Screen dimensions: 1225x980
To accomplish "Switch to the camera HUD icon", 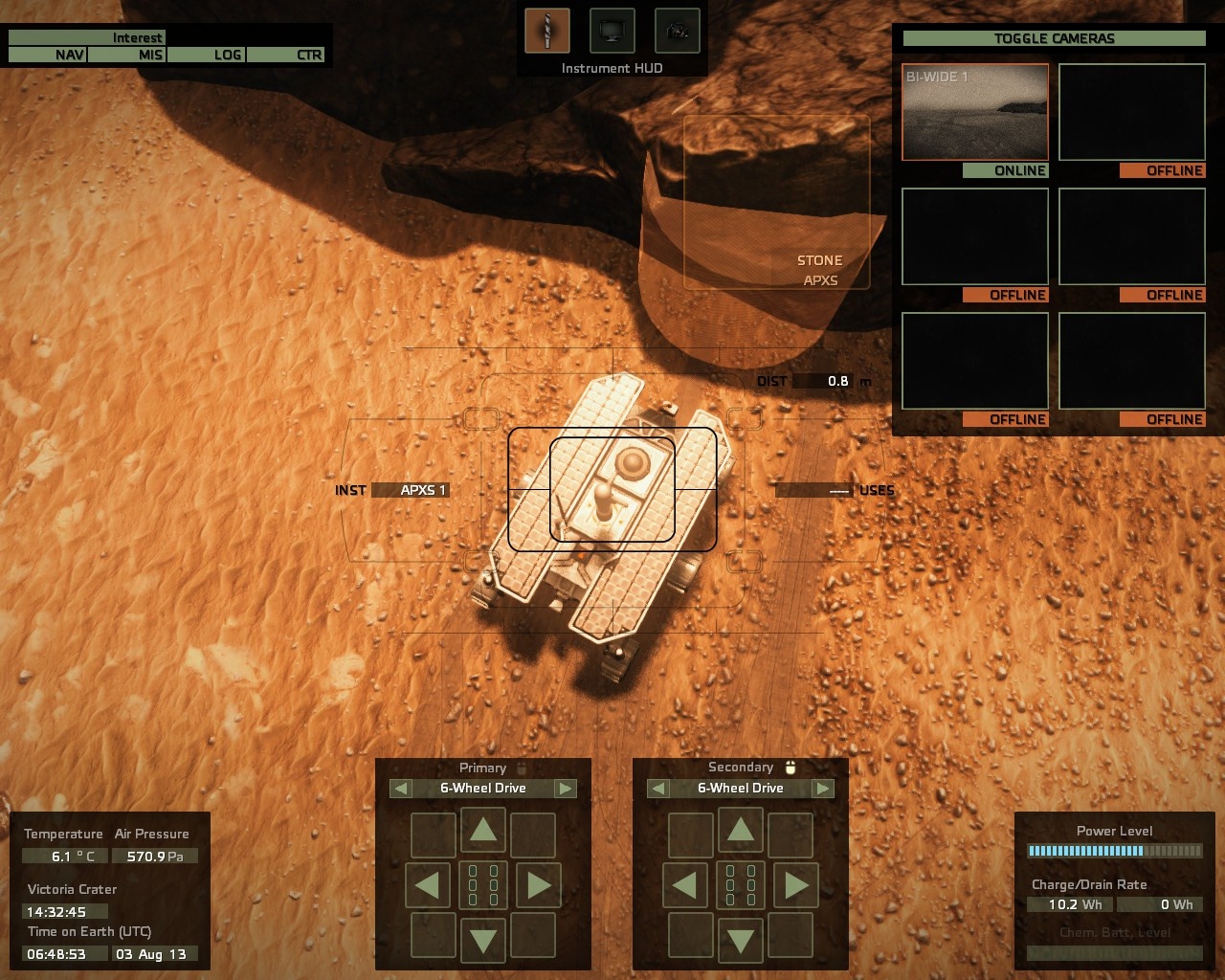I will pyautogui.click(x=677, y=31).
